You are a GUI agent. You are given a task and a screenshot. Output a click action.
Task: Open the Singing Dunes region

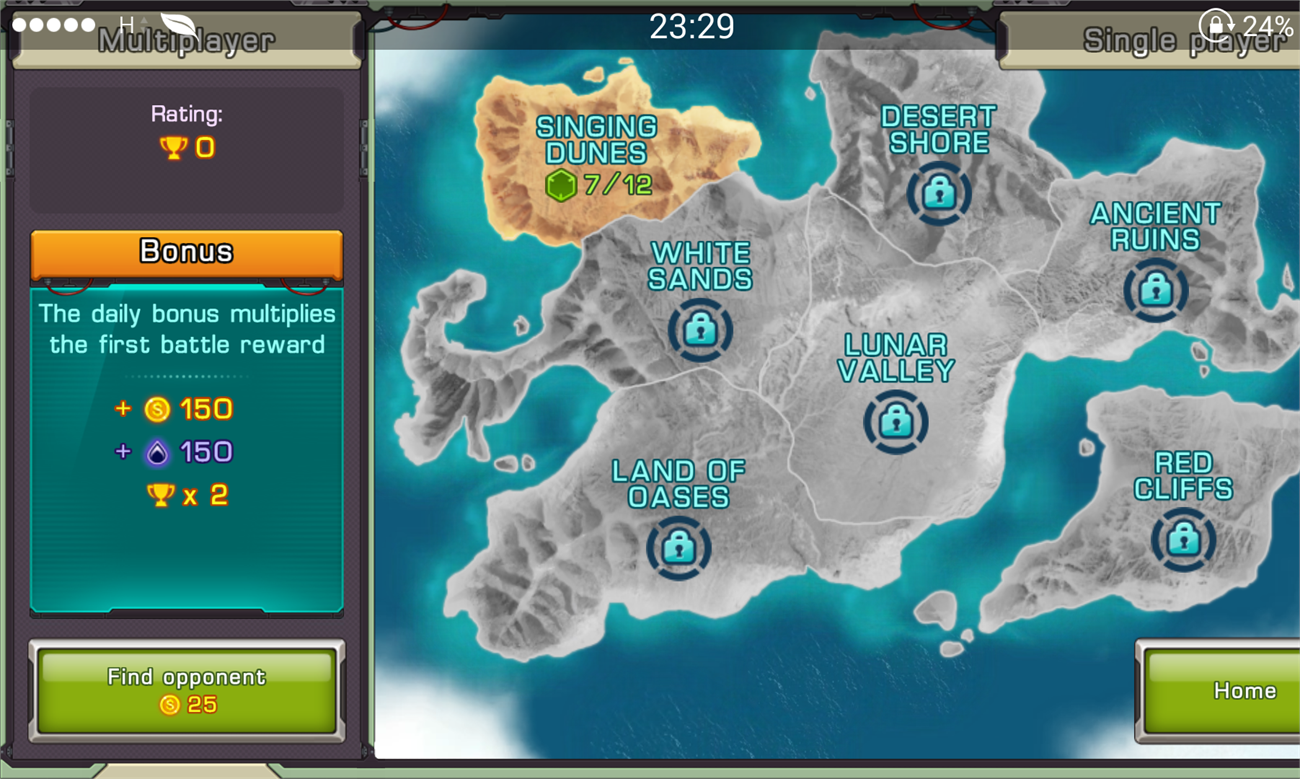[x=594, y=140]
